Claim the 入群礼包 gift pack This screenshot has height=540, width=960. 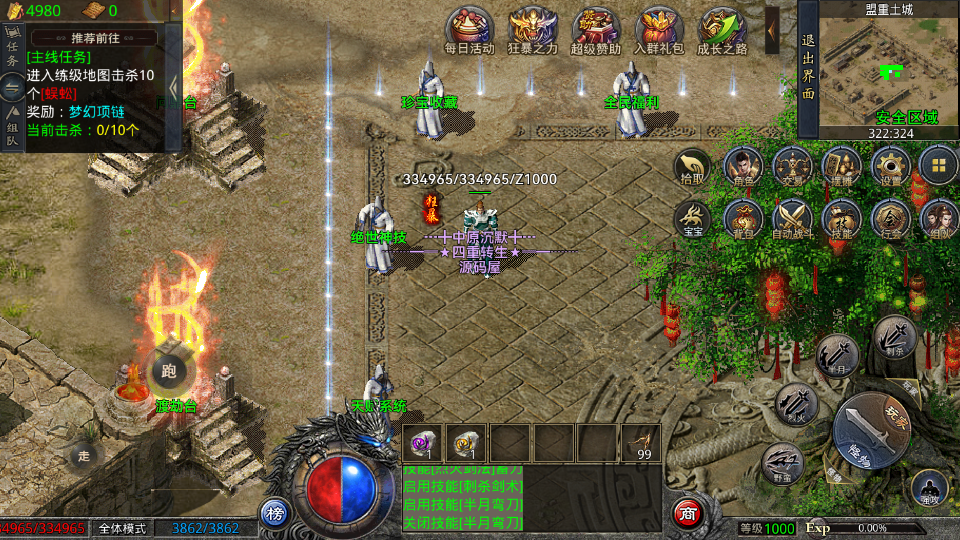[659, 30]
